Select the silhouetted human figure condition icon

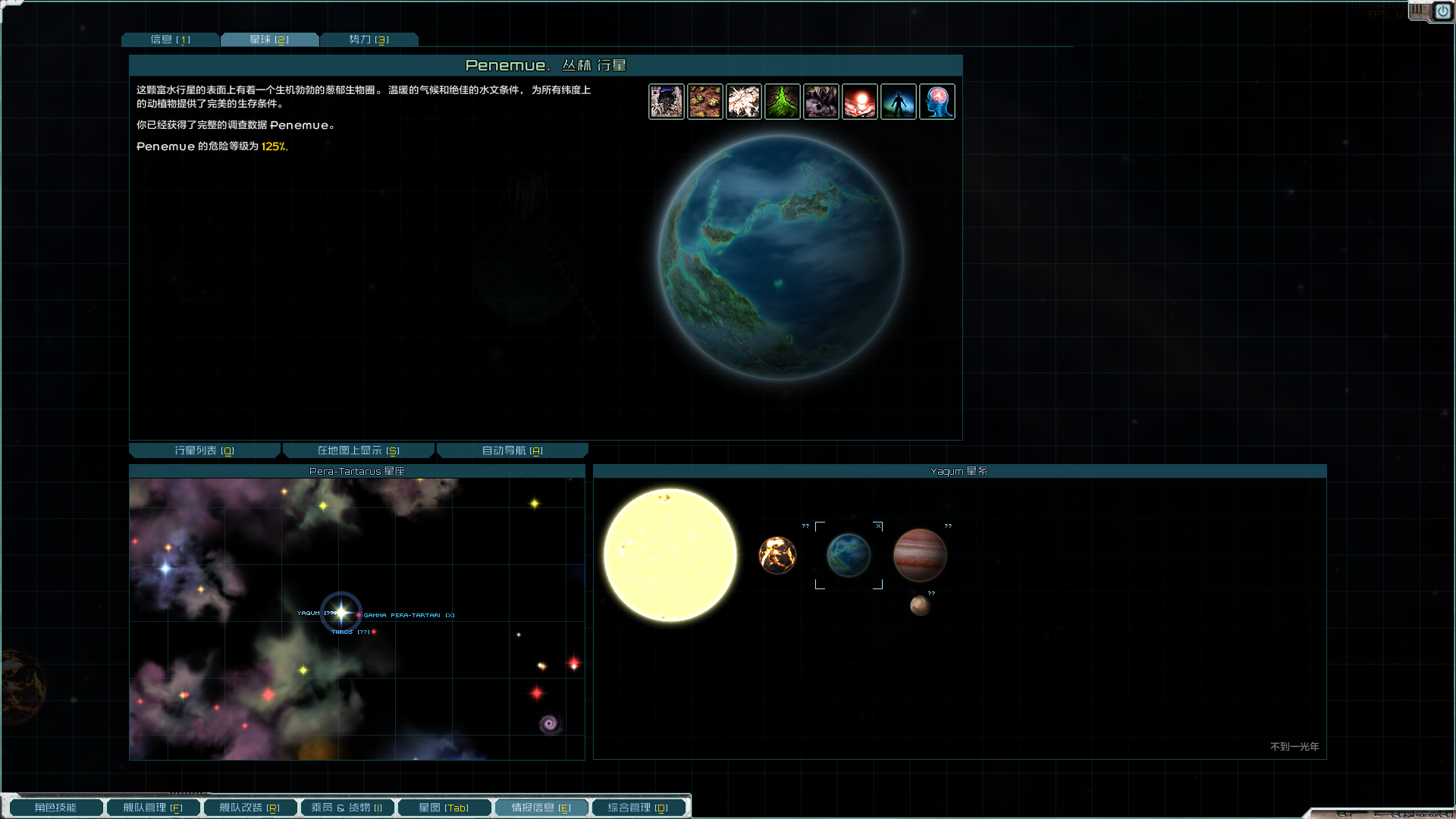(x=899, y=102)
